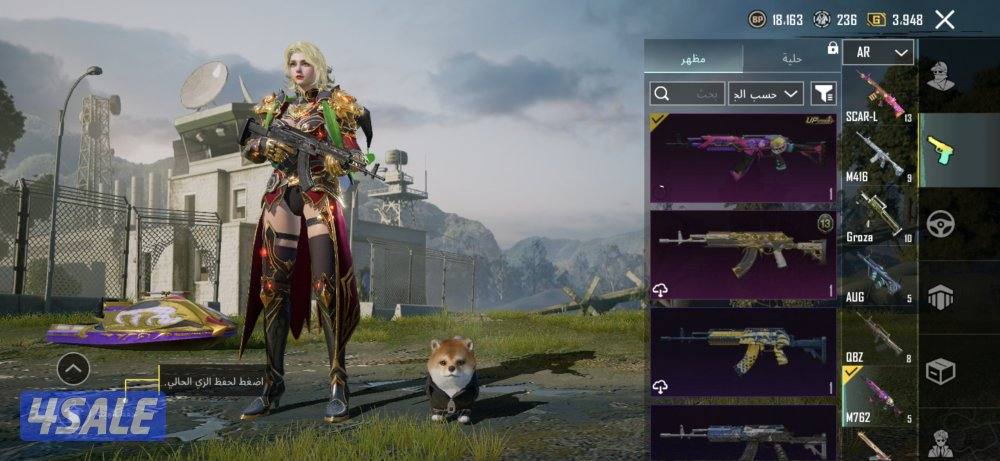Open the pistol-icon weapons category
1000x461 pixels.
pyautogui.click(x=940, y=149)
